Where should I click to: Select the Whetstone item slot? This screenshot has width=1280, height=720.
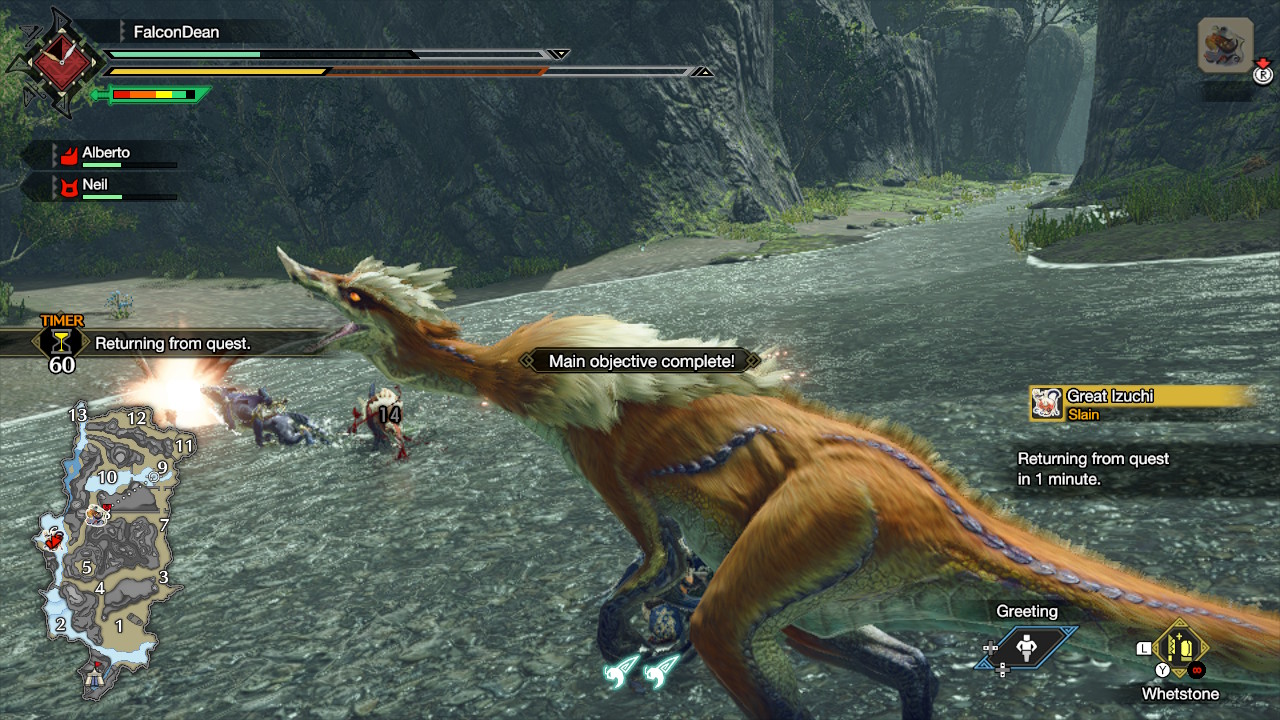pos(1181,650)
